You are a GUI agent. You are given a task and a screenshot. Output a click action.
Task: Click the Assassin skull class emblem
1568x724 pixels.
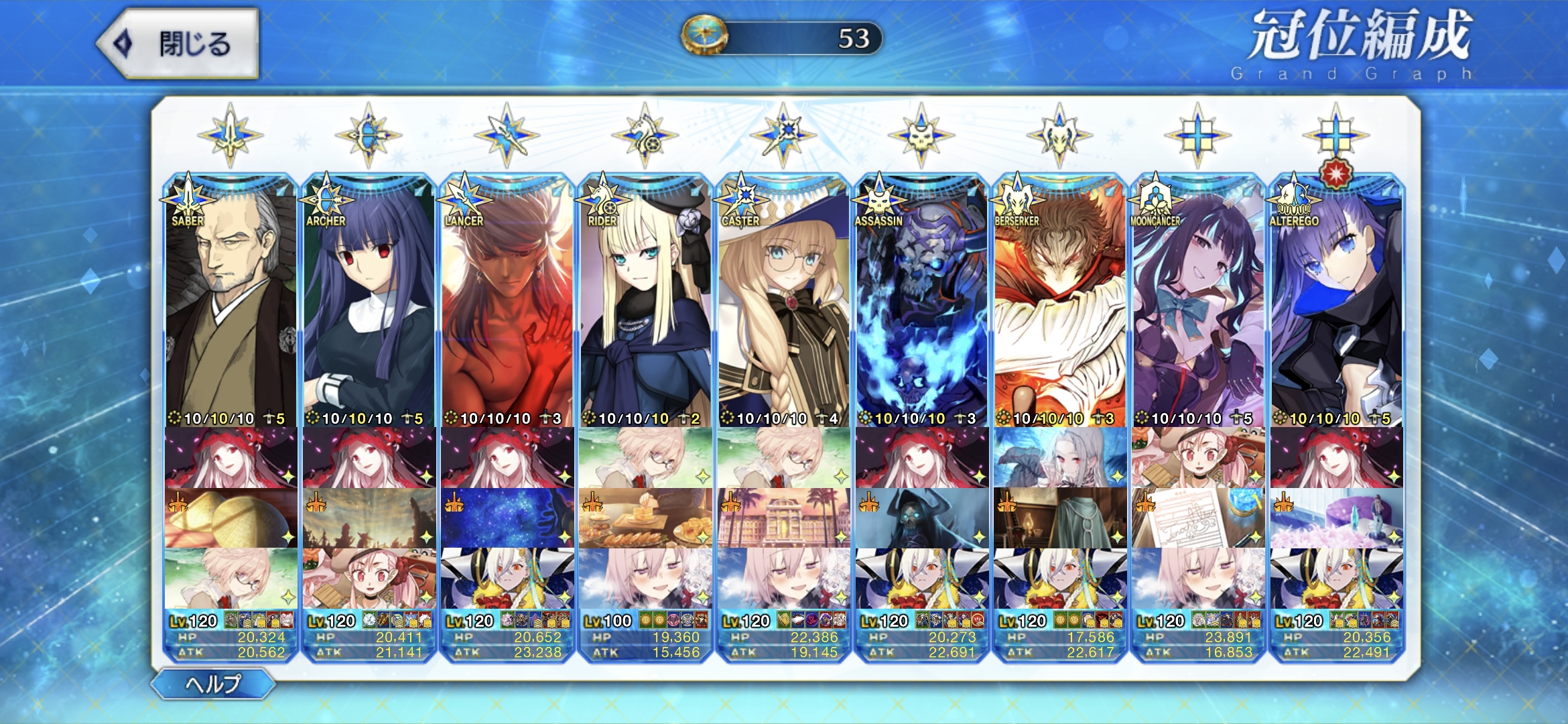(x=921, y=135)
